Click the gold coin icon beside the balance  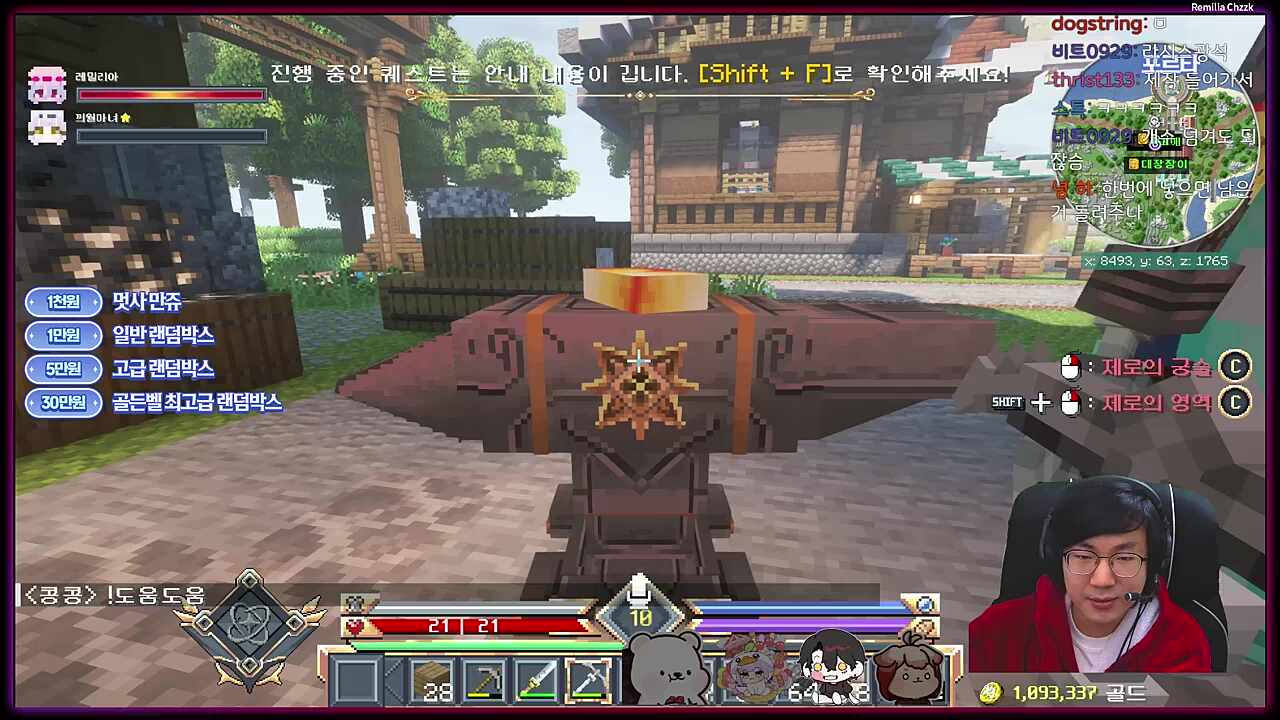click(x=991, y=690)
